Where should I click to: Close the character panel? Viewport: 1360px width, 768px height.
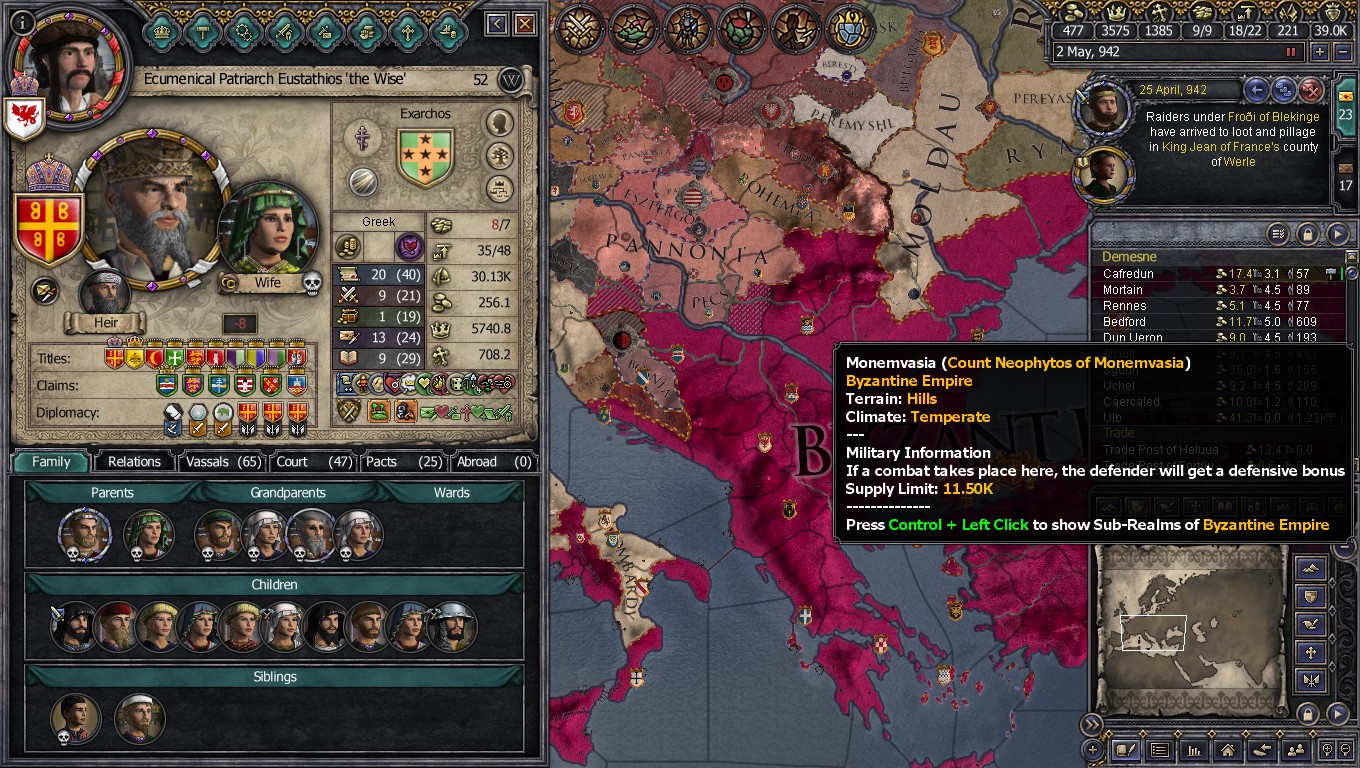[x=525, y=24]
